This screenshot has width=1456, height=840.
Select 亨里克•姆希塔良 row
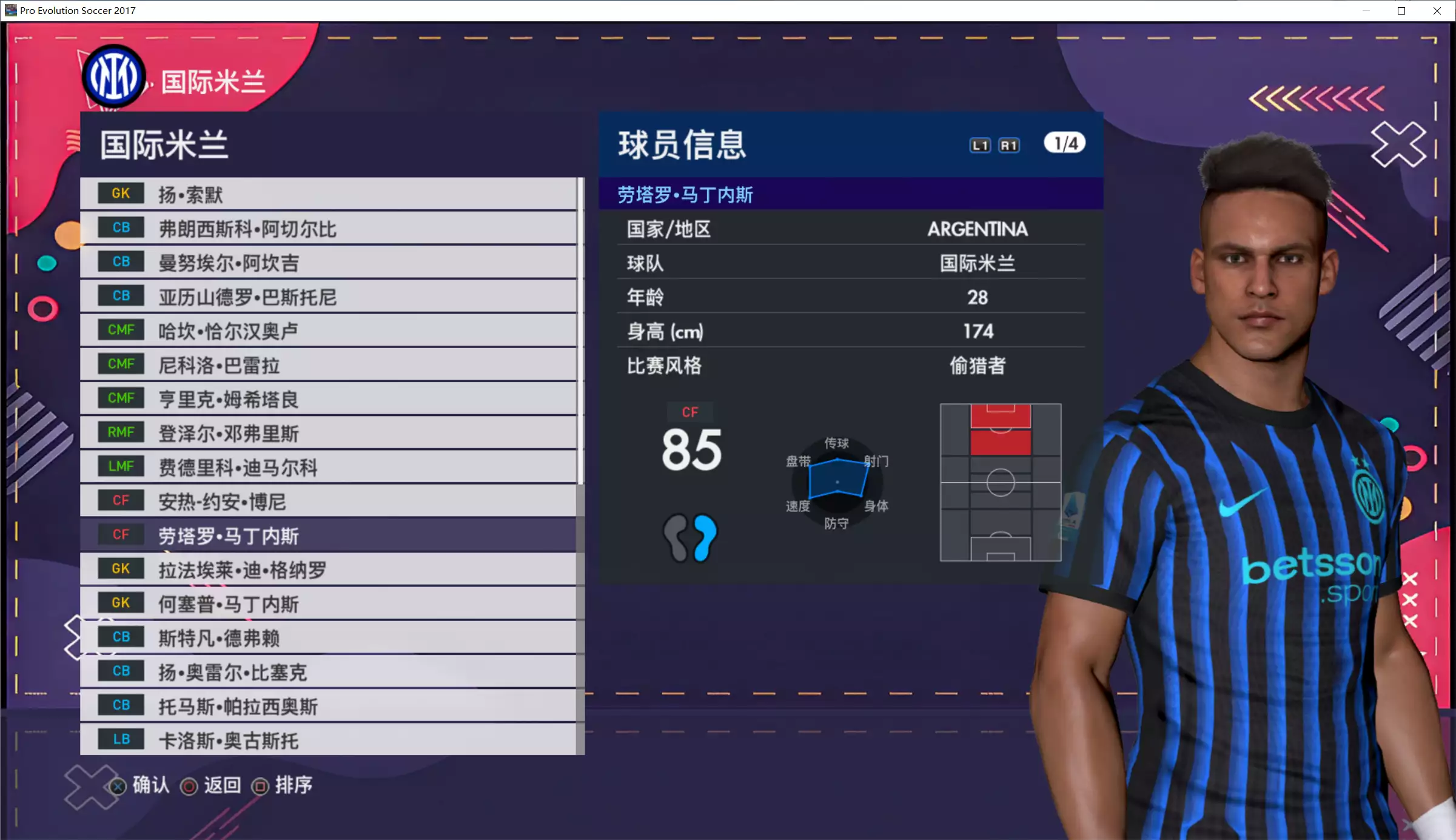click(327, 398)
